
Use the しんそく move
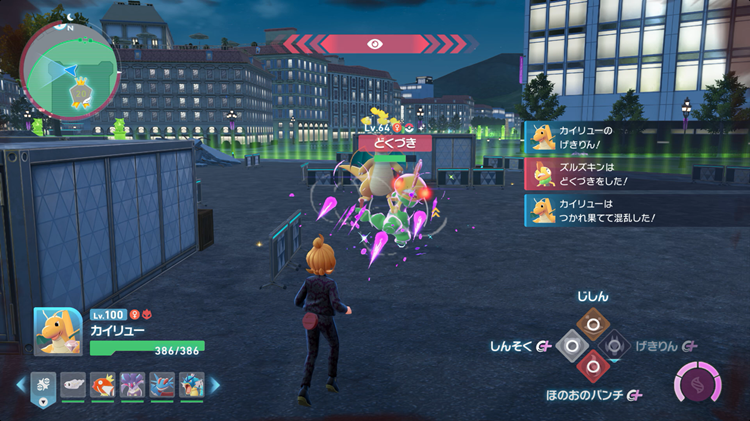click(568, 346)
